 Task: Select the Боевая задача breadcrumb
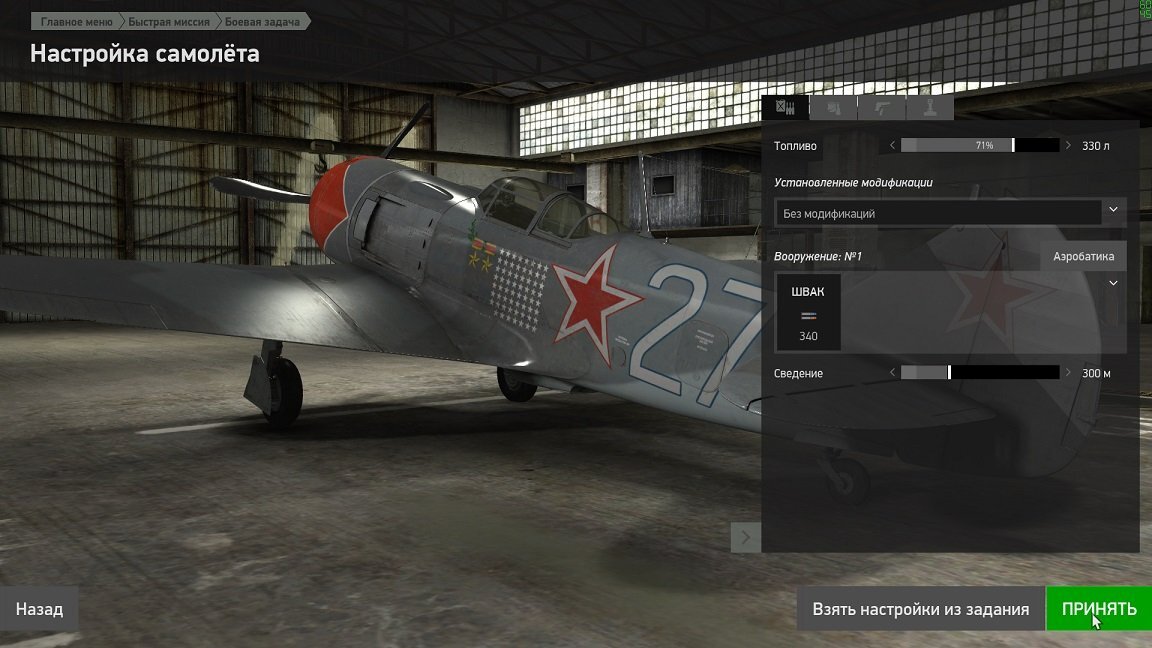pyautogui.click(x=262, y=21)
